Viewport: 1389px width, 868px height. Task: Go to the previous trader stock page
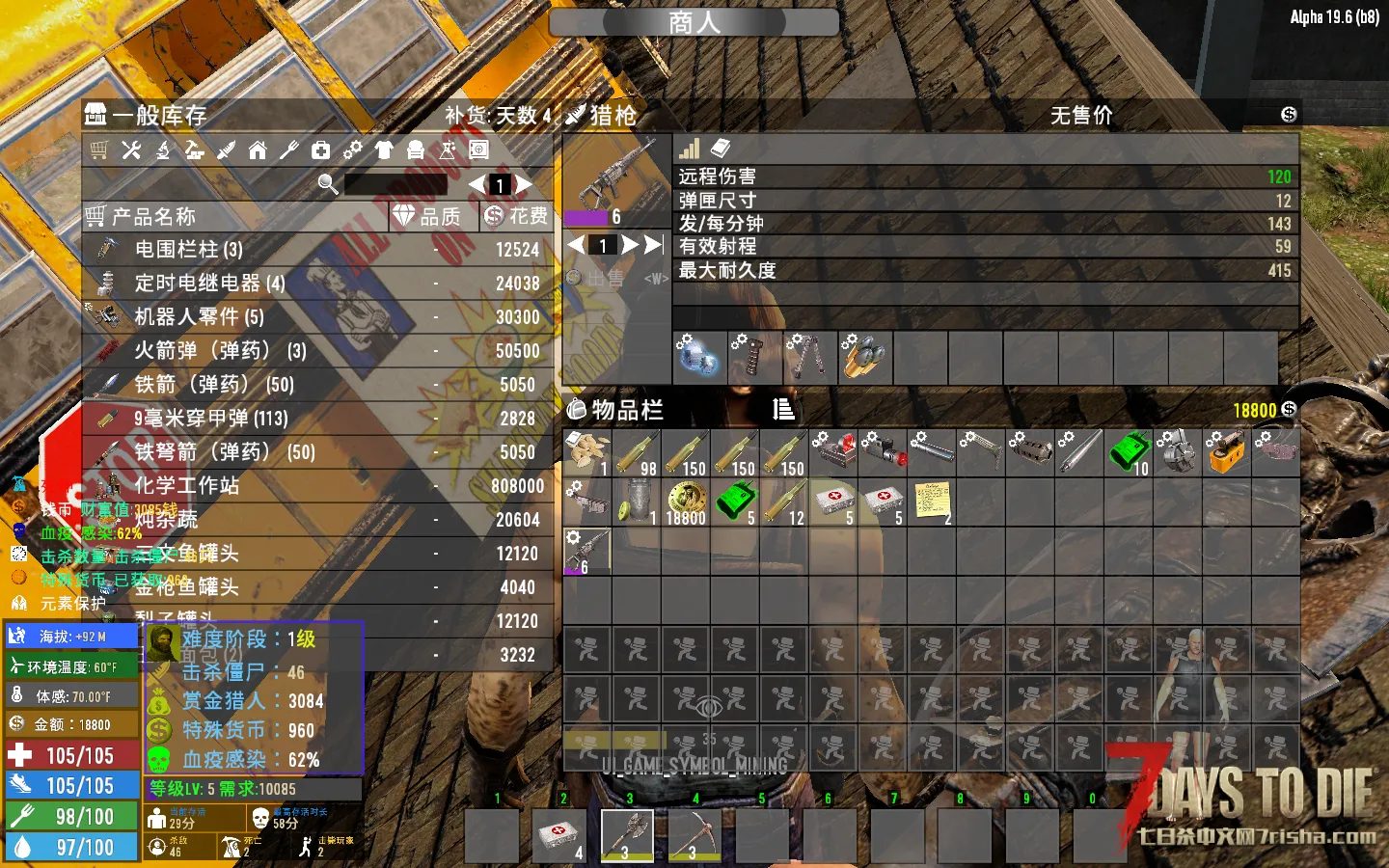coord(477,184)
